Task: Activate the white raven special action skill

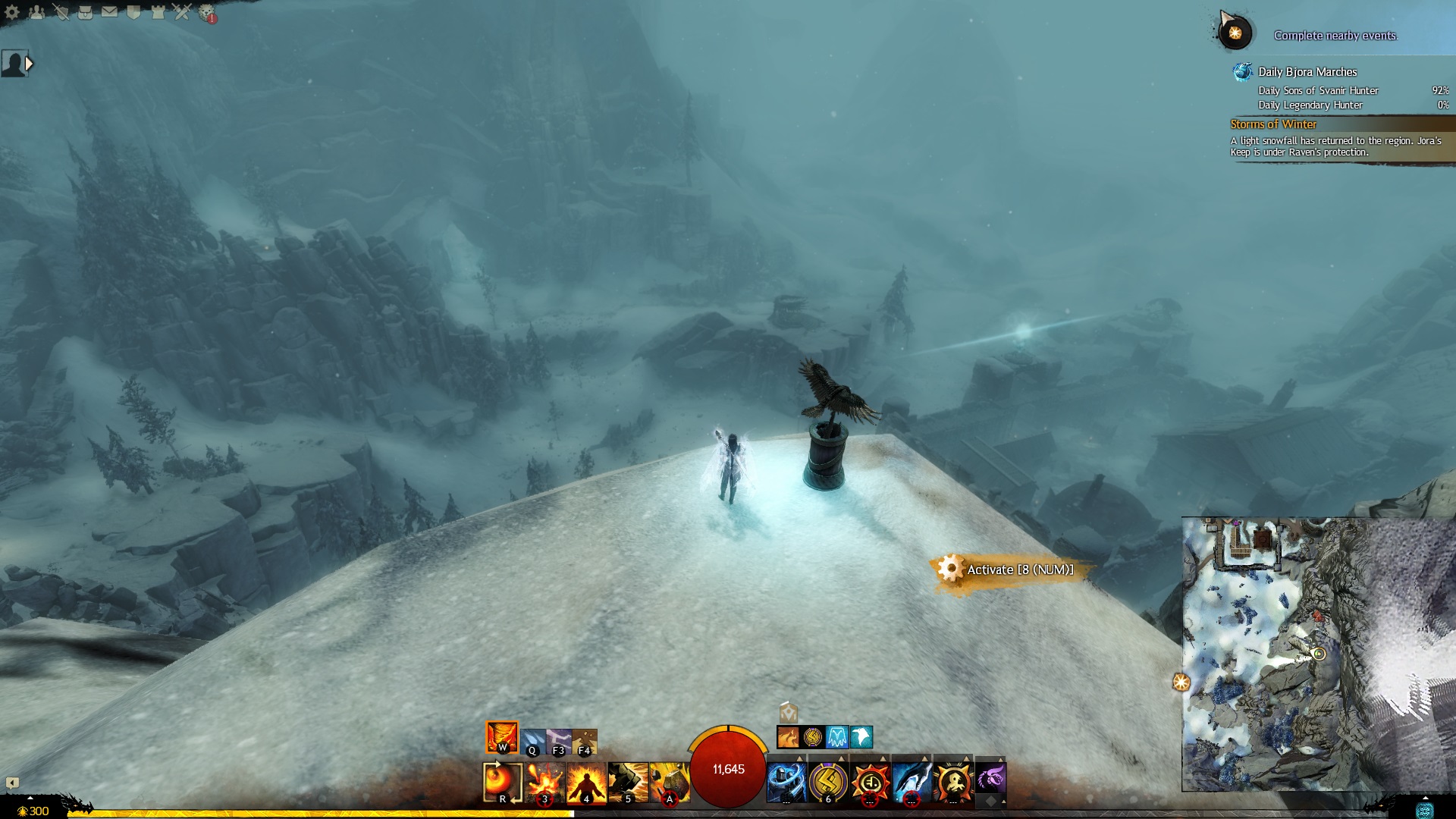Action: [861, 737]
